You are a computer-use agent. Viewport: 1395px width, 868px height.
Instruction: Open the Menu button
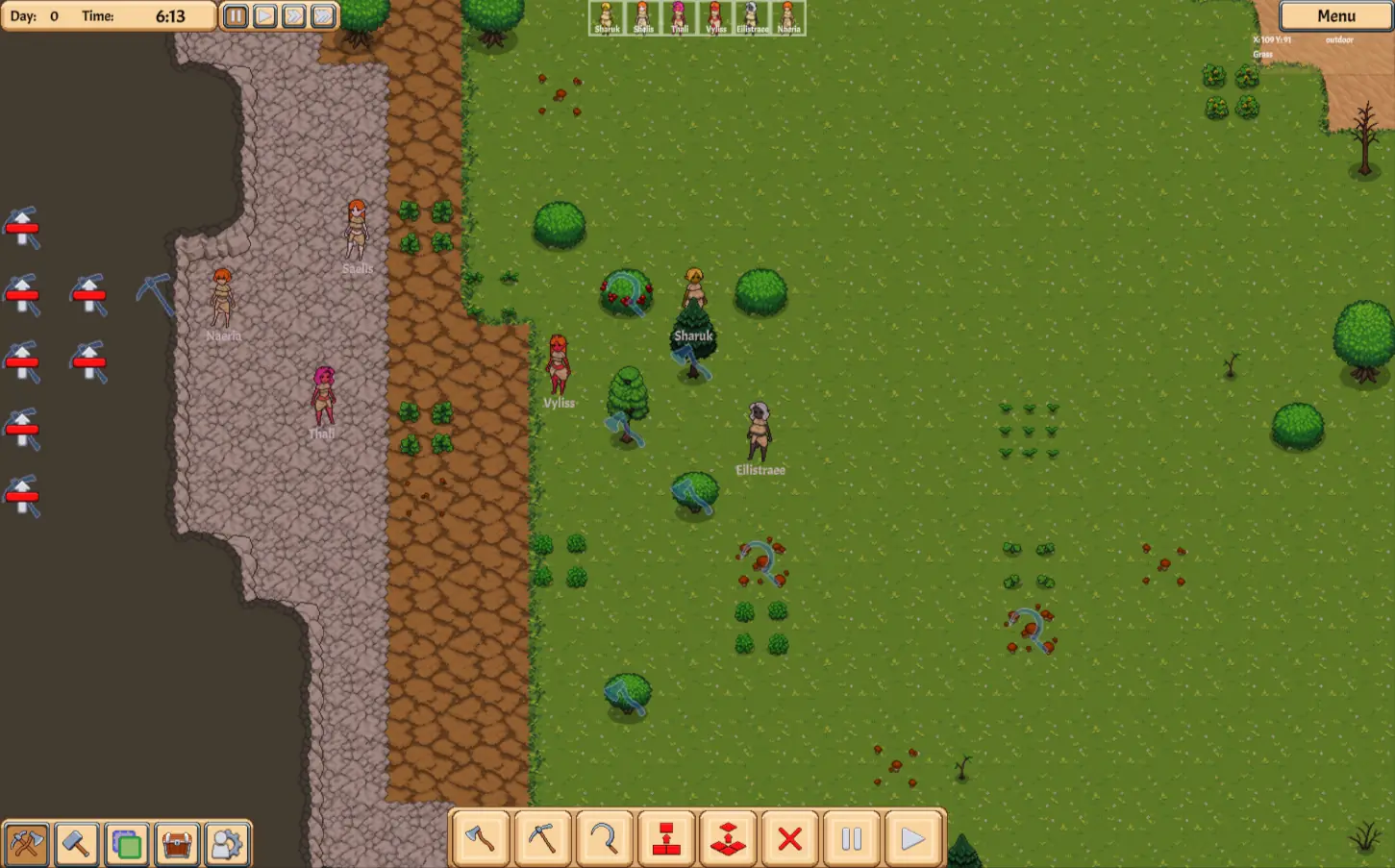pyautogui.click(x=1335, y=16)
